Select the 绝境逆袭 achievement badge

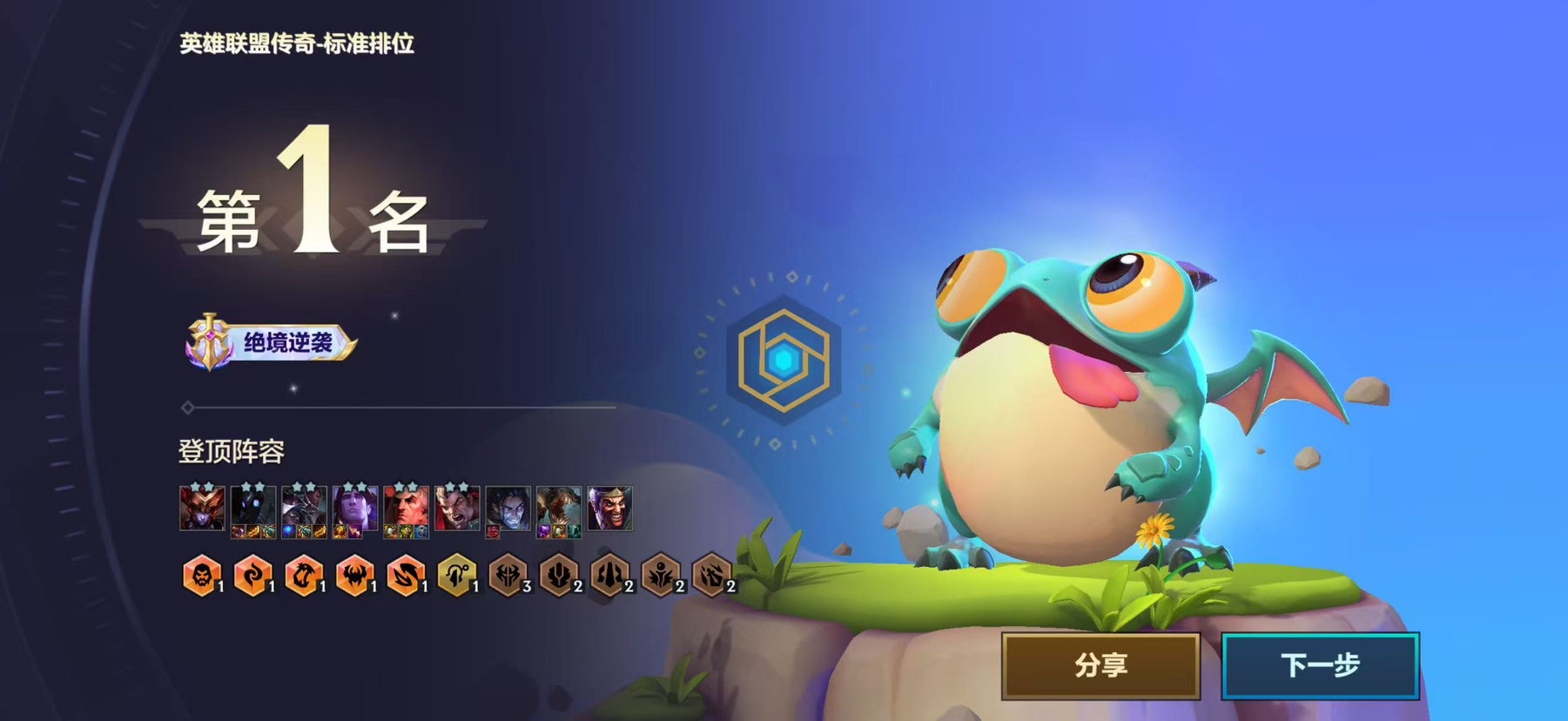point(271,342)
